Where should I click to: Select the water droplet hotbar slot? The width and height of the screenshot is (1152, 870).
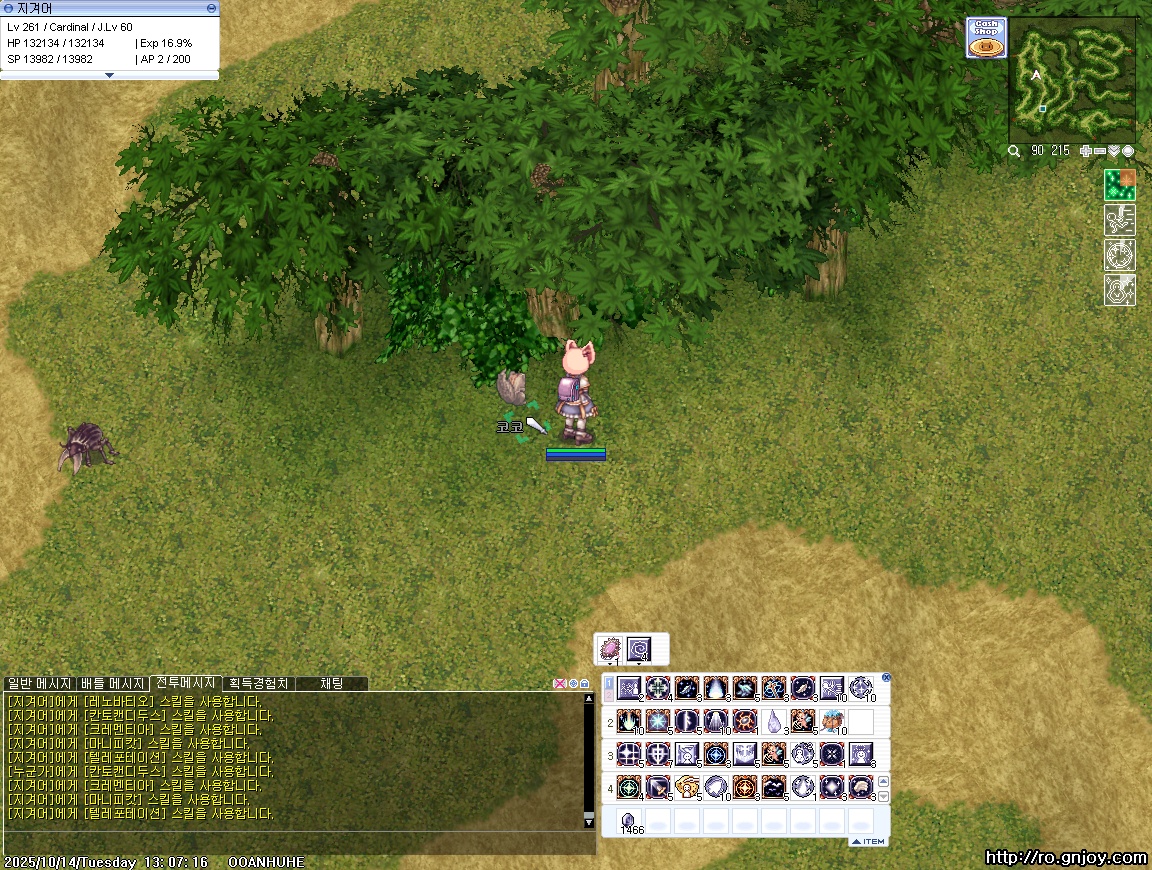(774, 720)
